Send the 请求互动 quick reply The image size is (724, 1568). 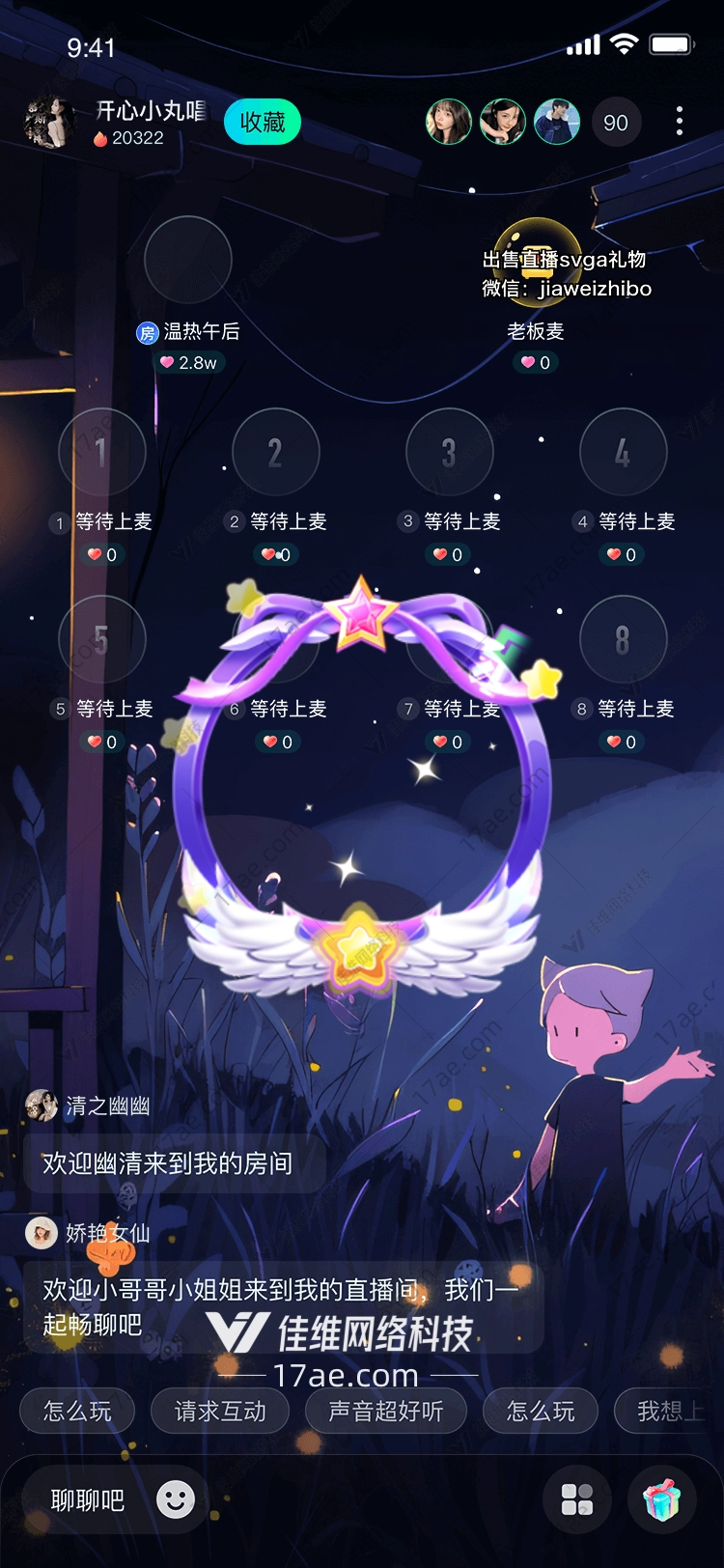point(220,1412)
